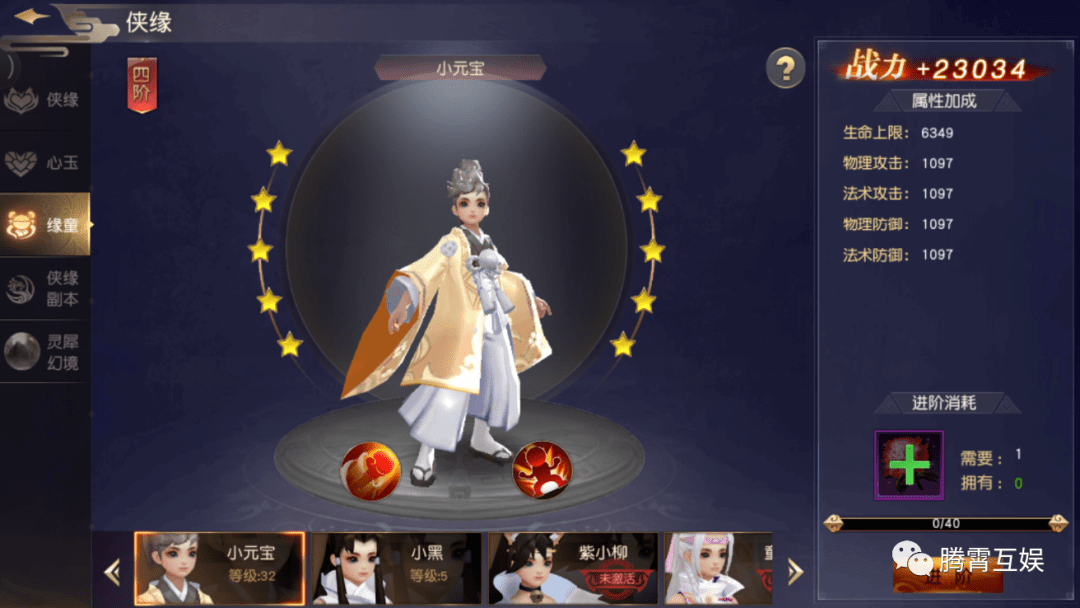
Task: Switch to the 灵犀幻境 side tab
Action: tap(44, 351)
